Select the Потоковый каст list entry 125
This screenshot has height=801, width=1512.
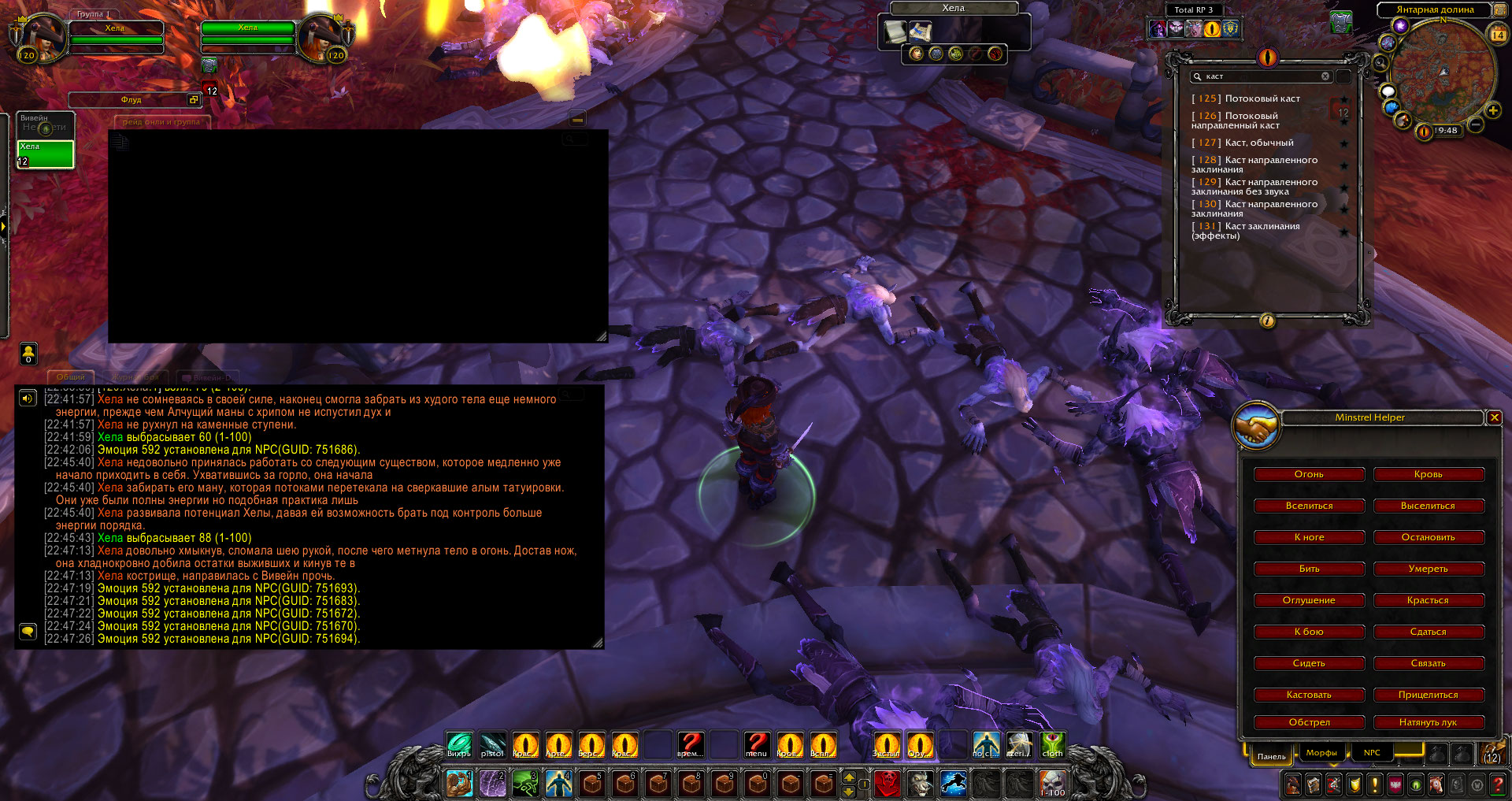[1262, 98]
